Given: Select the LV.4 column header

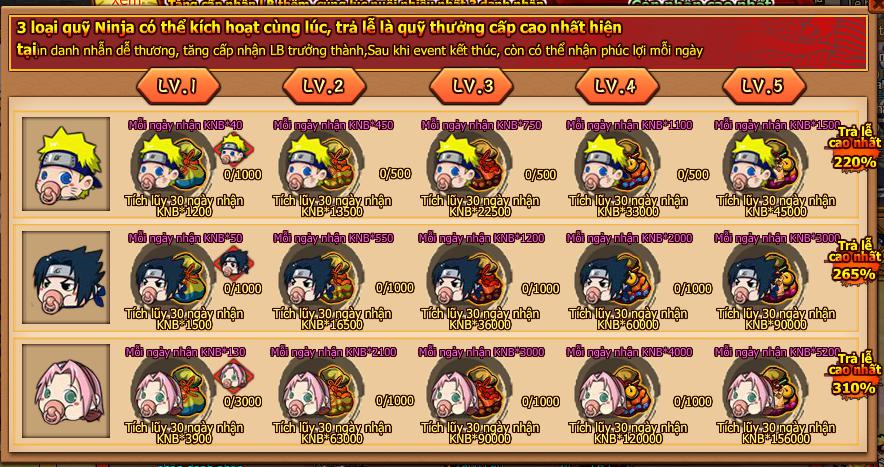Looking at the screenshot, I should [x=615, y=86].
